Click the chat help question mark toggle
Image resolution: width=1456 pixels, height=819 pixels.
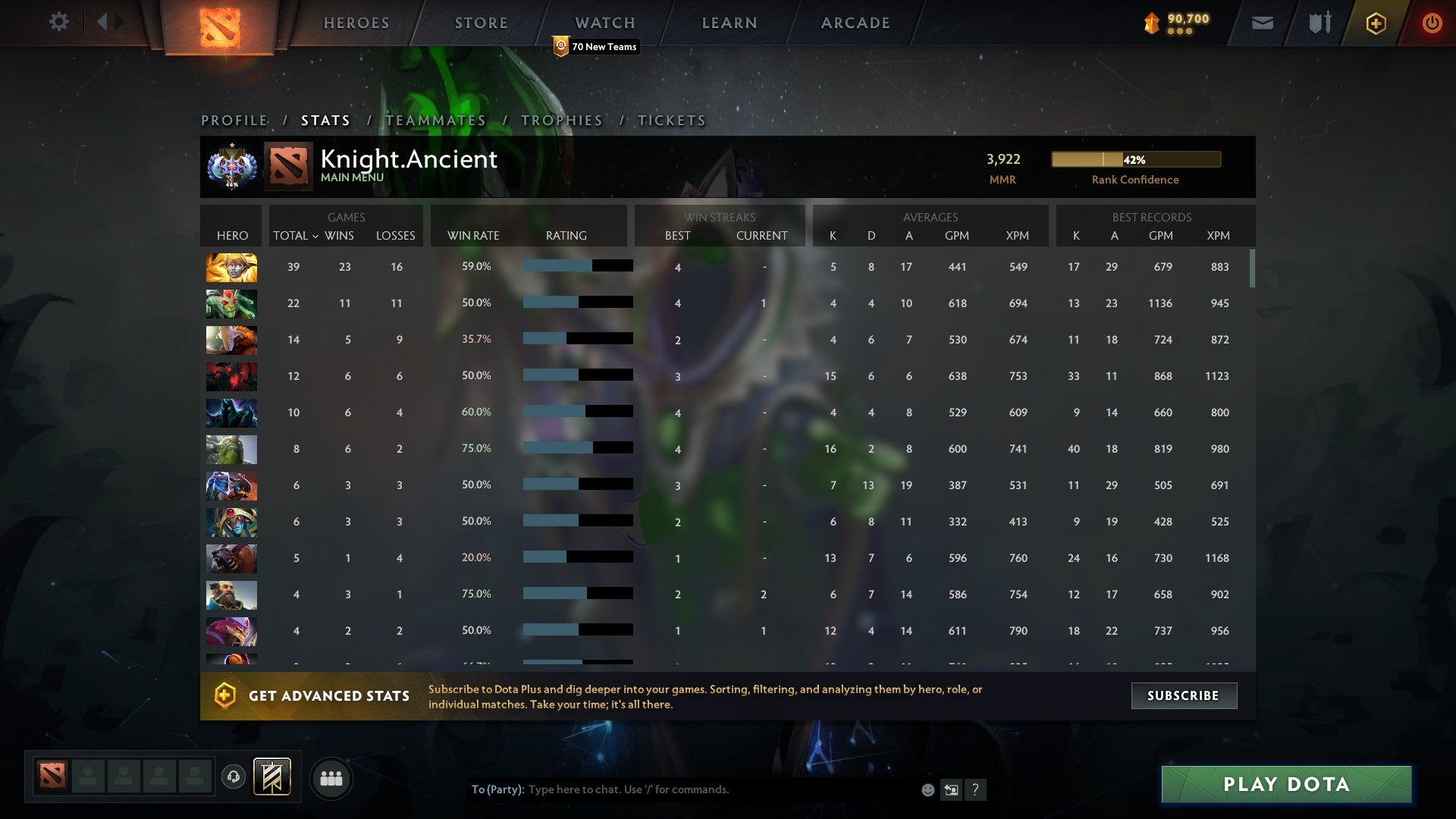(x=975, y=789)
